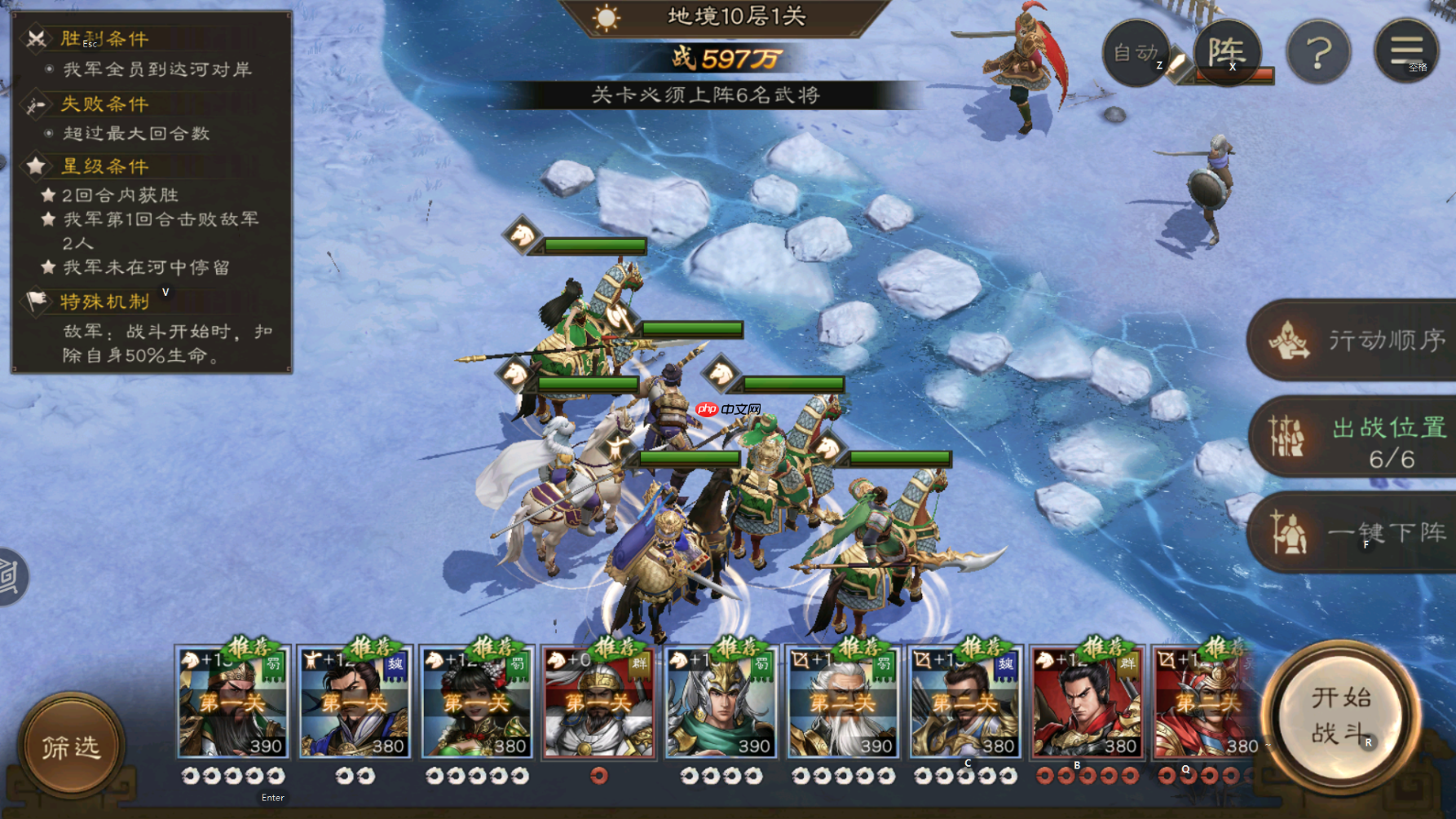Show help with the question mark button
Viewport: 1456px width, 819px height.
[x=1318, y=53]
